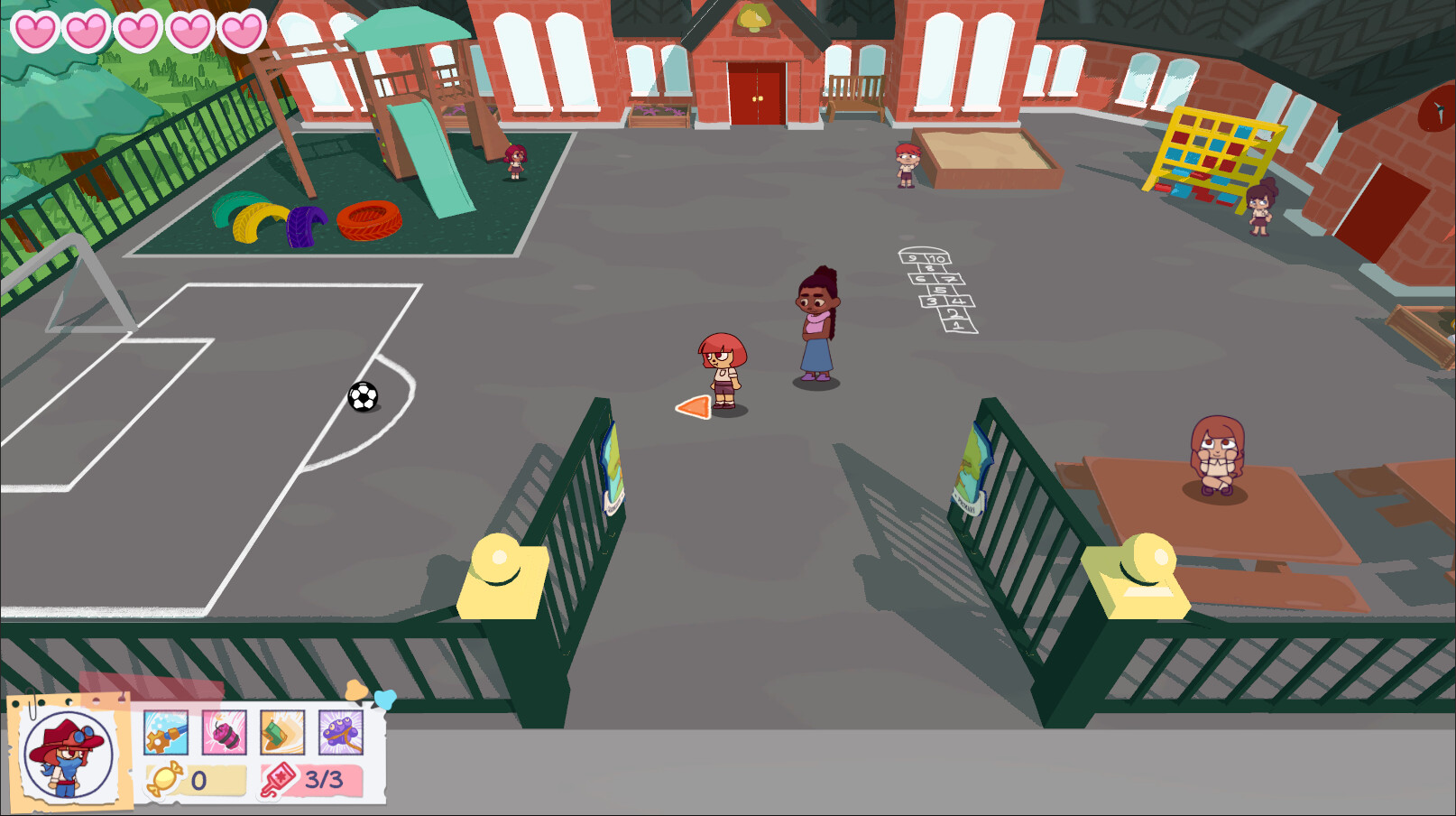Screen dimensions: 1456x816
Task: Select the purple slime item icon
Action: [342, 732]
